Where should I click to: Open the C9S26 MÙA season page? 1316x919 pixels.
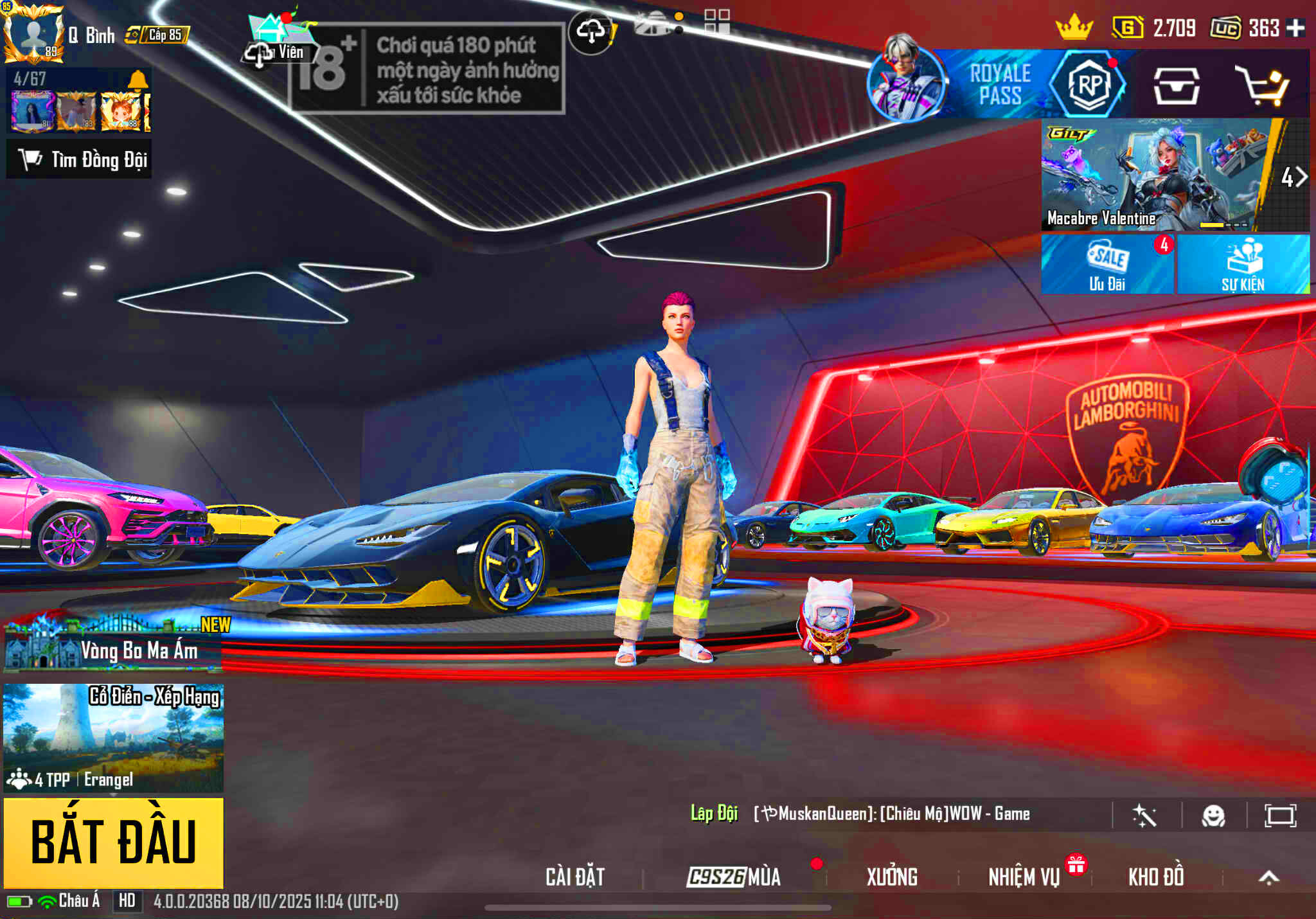click(x=734, y=877)
